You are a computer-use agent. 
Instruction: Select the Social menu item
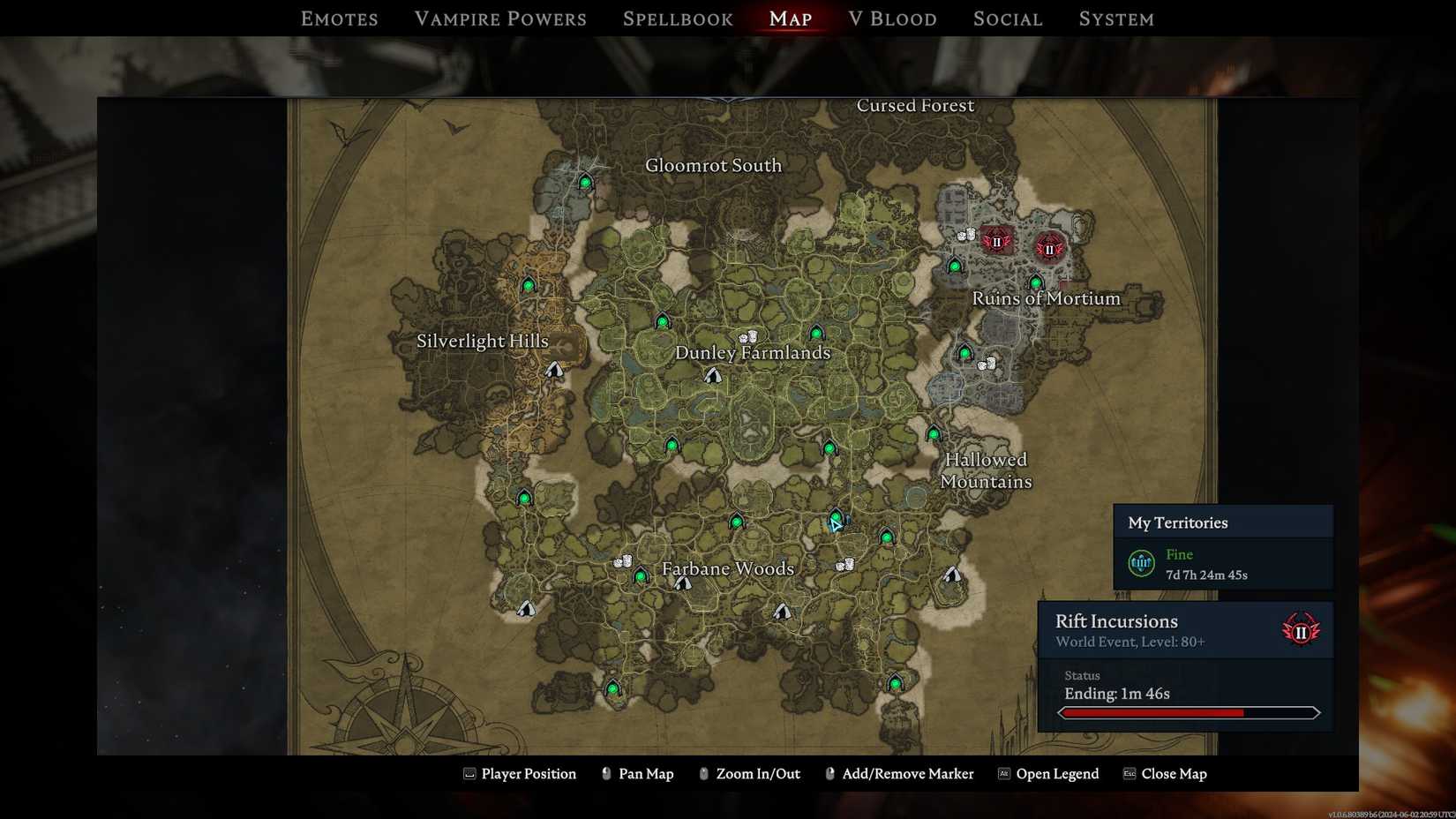pyautogui.click(x=1007, y=18)
